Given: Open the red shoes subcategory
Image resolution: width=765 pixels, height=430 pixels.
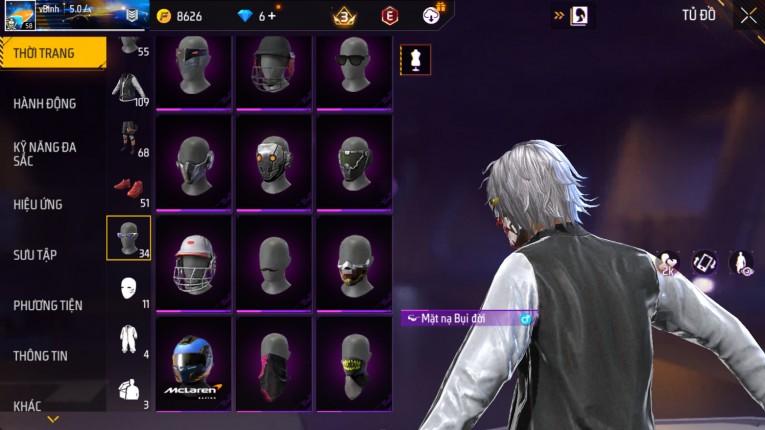Looking at the screenshot, I should tap(126, 187).
